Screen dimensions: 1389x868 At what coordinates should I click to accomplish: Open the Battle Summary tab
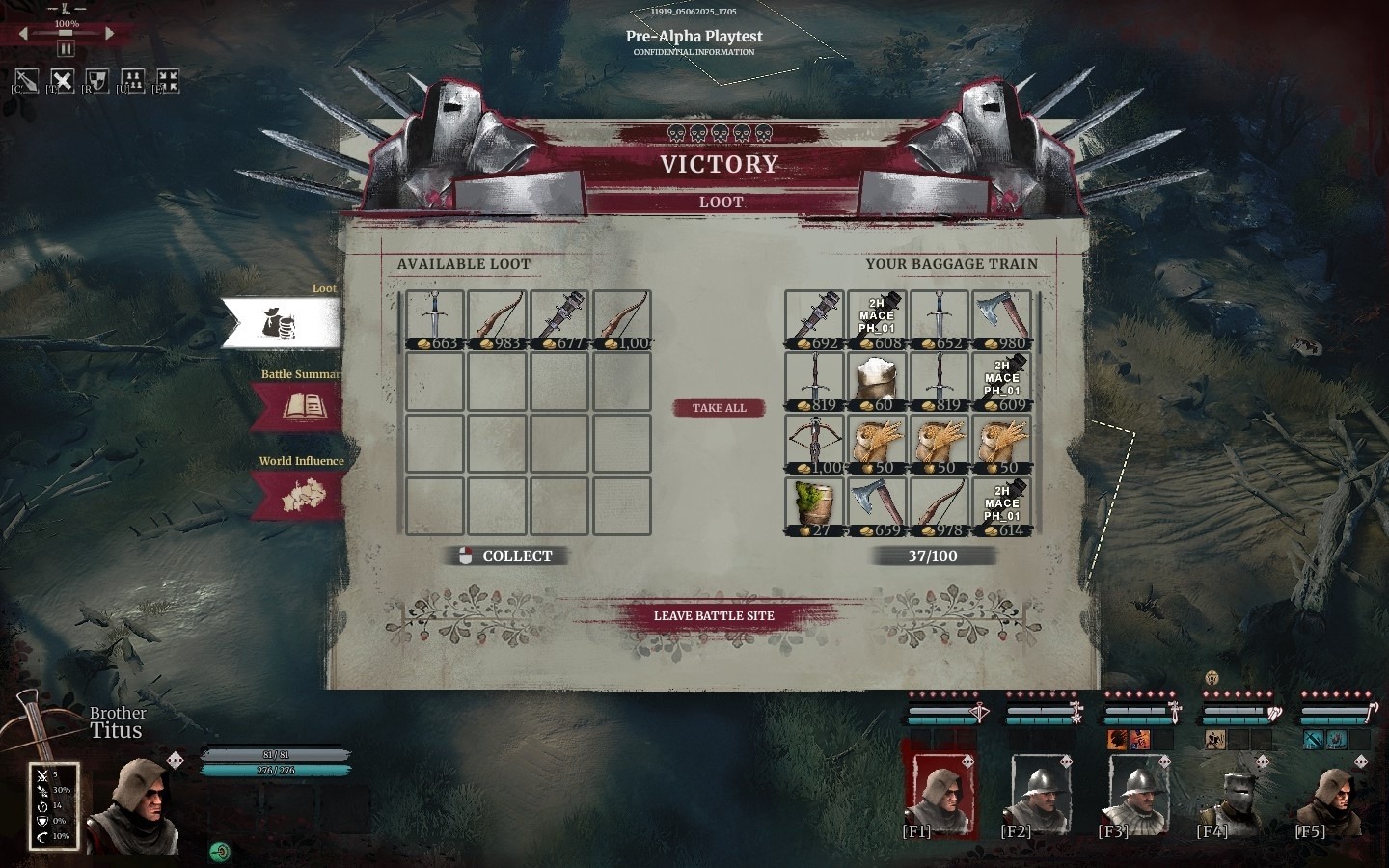coord(297,406)
